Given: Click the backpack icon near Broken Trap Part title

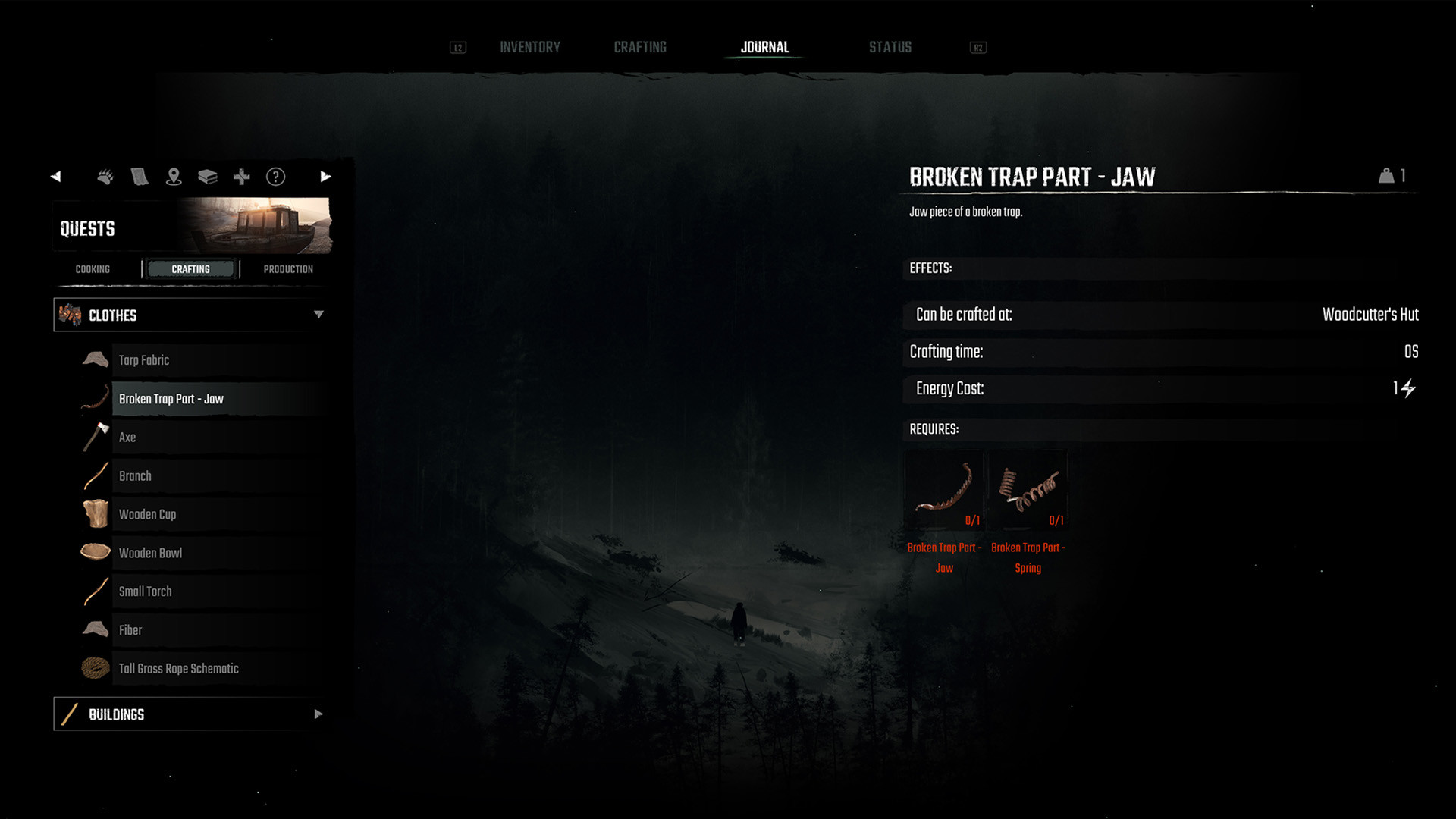Looking at the screenshot, I should [1388, 175].
